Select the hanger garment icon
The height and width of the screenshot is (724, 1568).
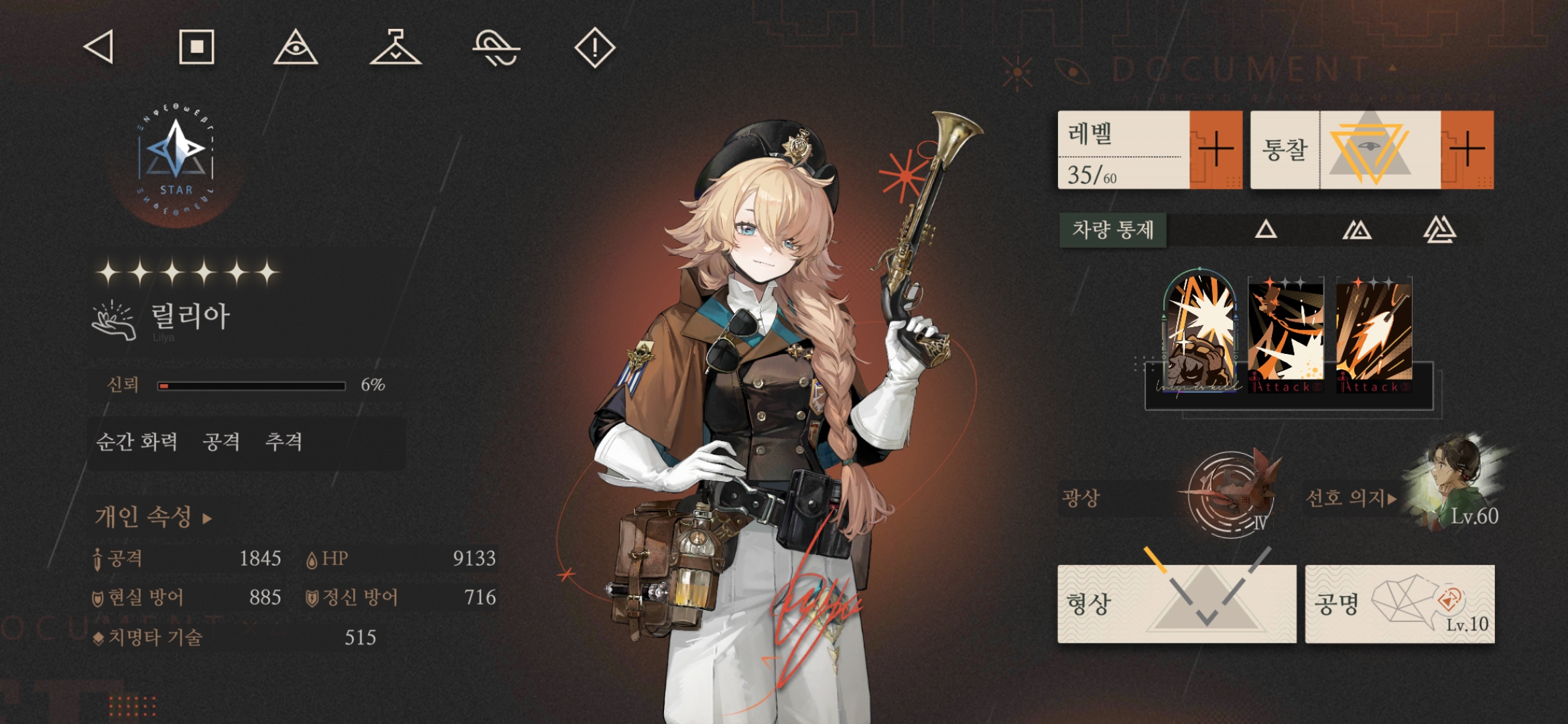point(395,48)
